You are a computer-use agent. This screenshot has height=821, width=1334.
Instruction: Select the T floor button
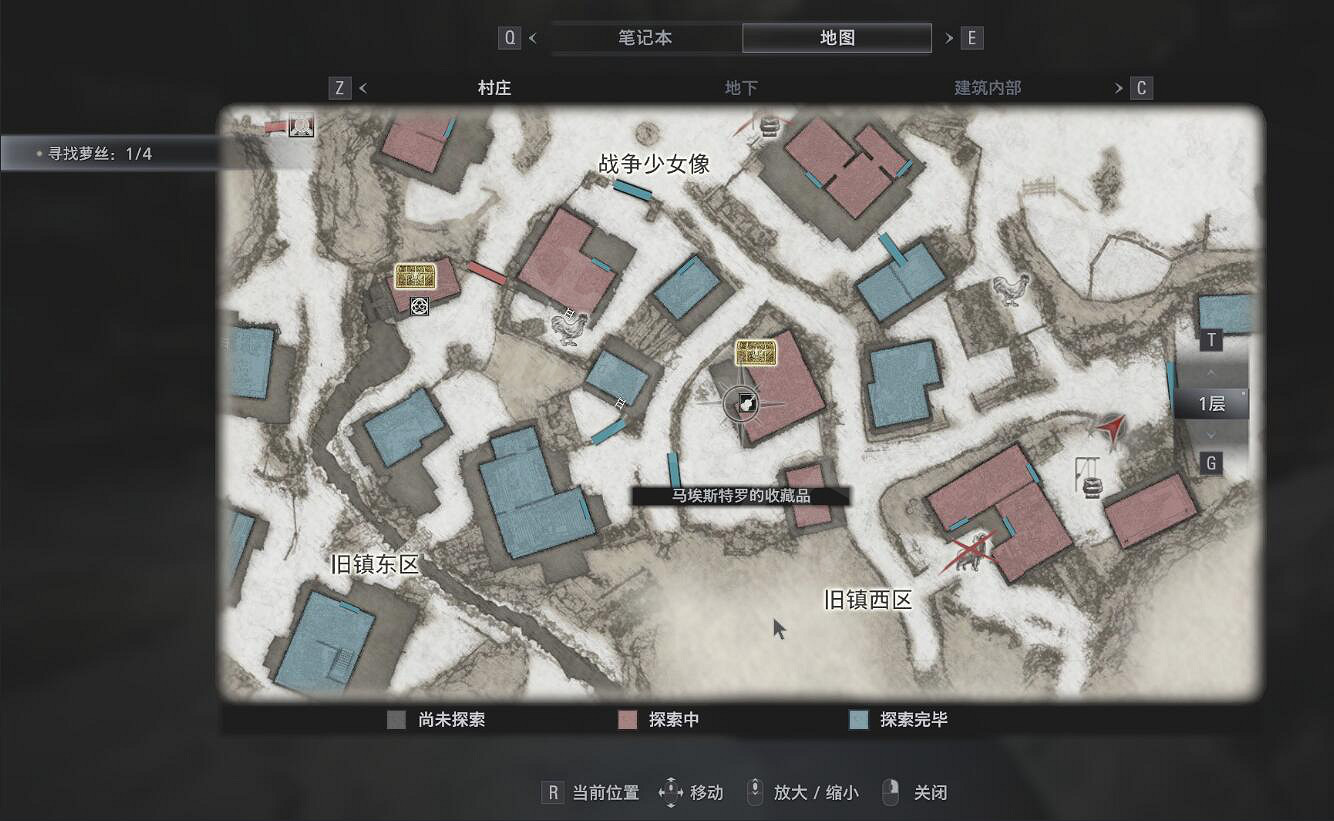(1211, 340)
